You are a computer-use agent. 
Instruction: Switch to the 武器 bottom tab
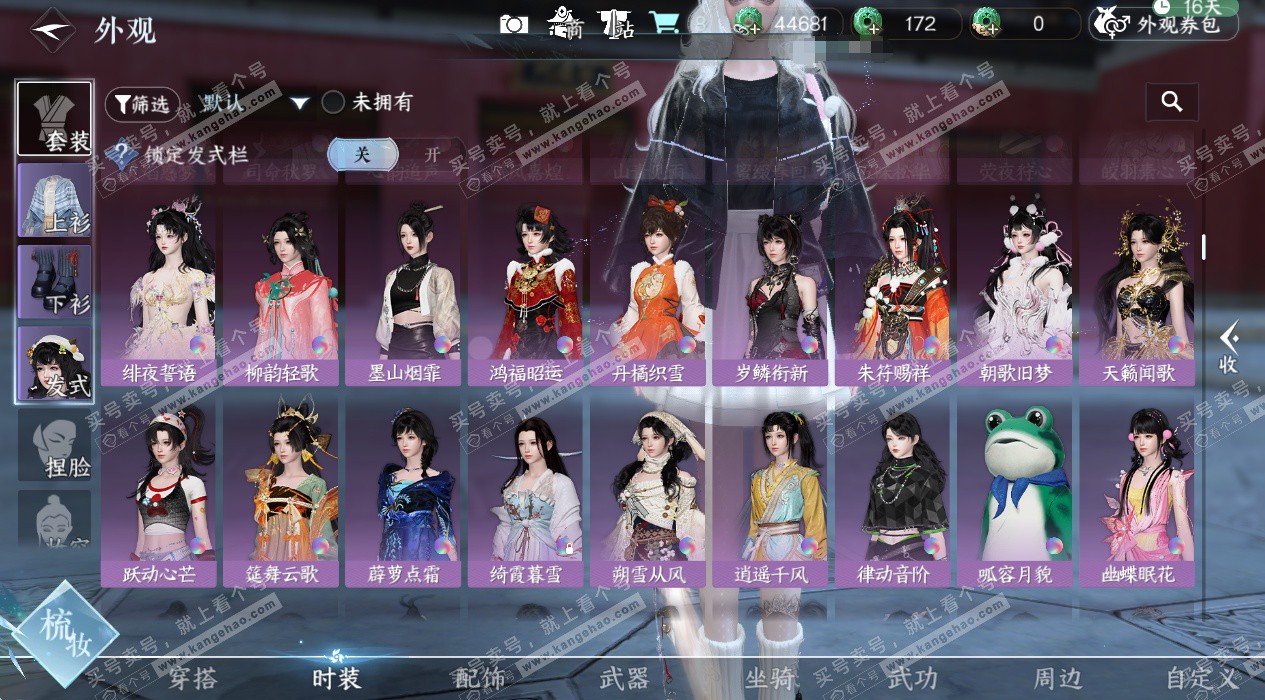point(624,679)
